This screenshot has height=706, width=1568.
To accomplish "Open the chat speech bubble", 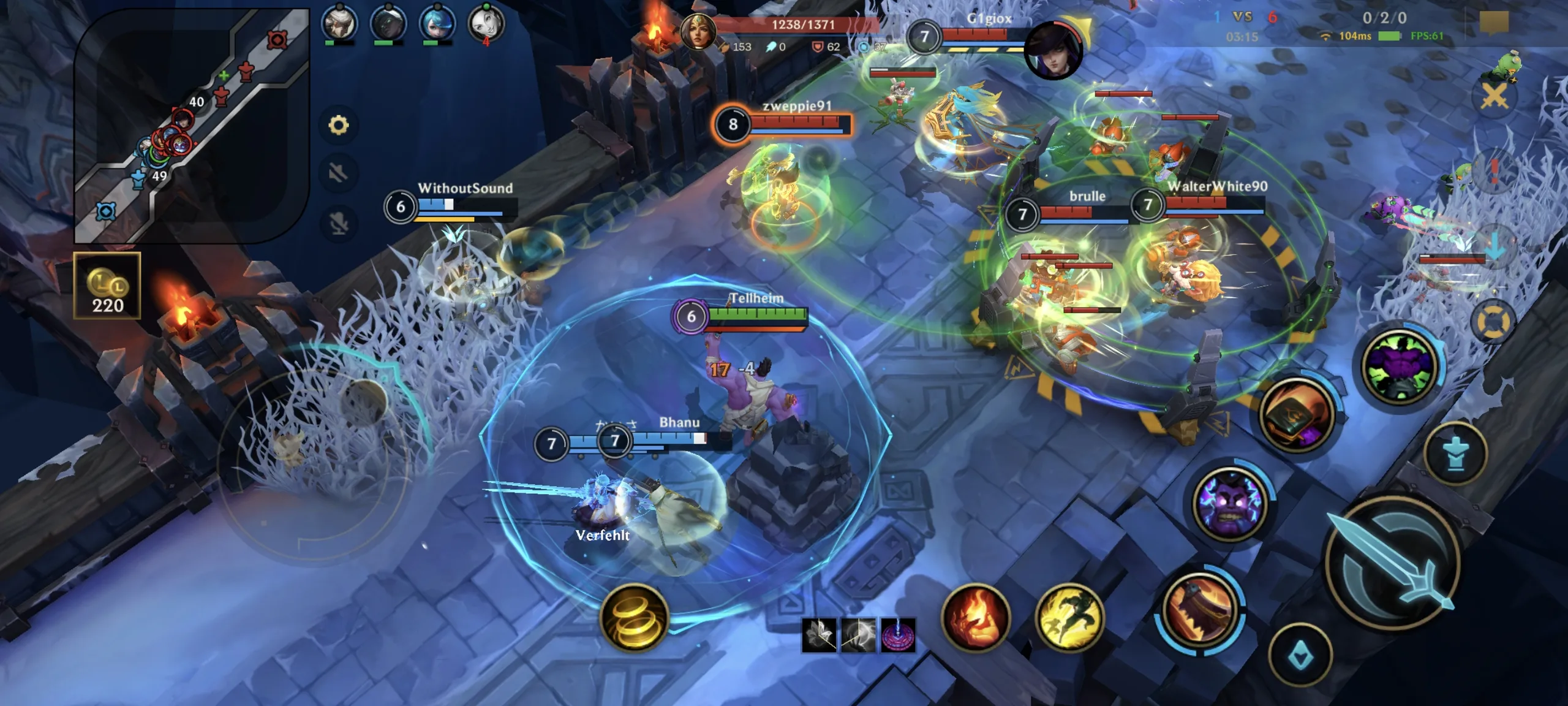I will (1494, 22).
